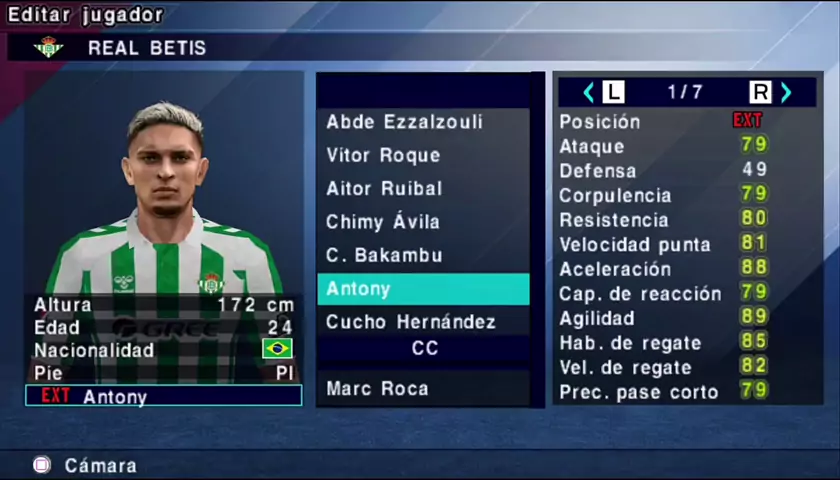The image size is (840, 480).
Task: Select Marc Roca from the list
Action: [x=377, y=388]
